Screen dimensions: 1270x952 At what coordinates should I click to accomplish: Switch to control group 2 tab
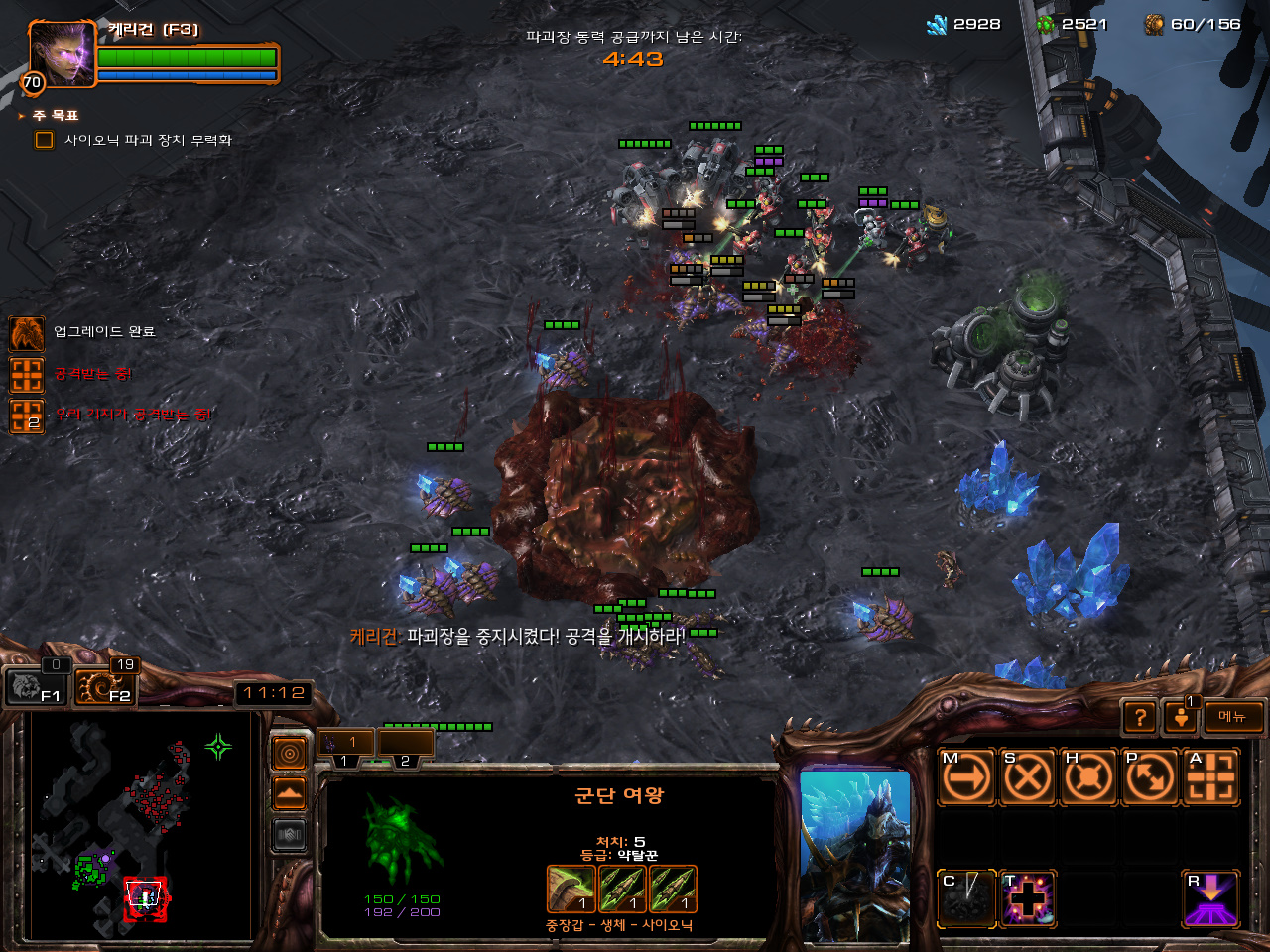point(406,743)
